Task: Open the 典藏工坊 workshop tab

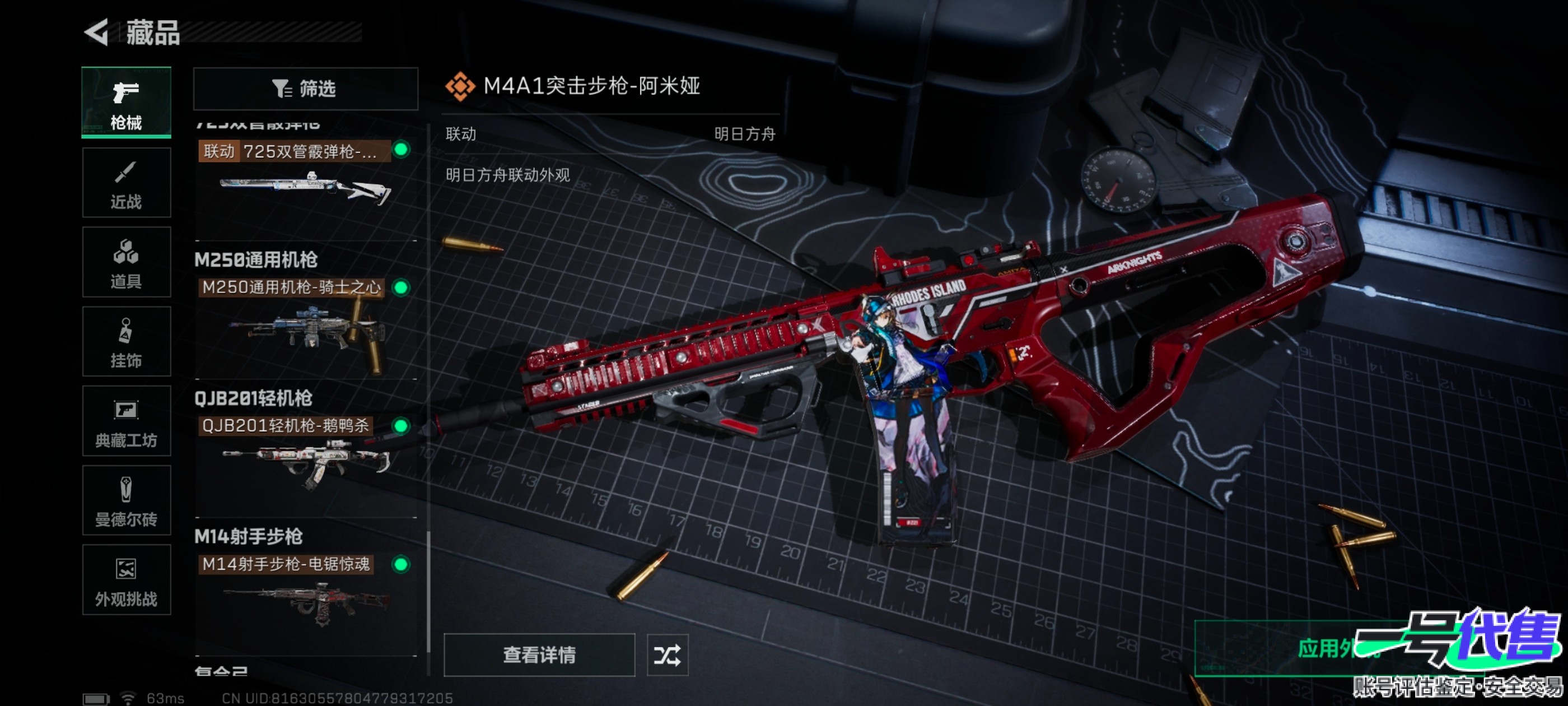Action: (126, 421)
